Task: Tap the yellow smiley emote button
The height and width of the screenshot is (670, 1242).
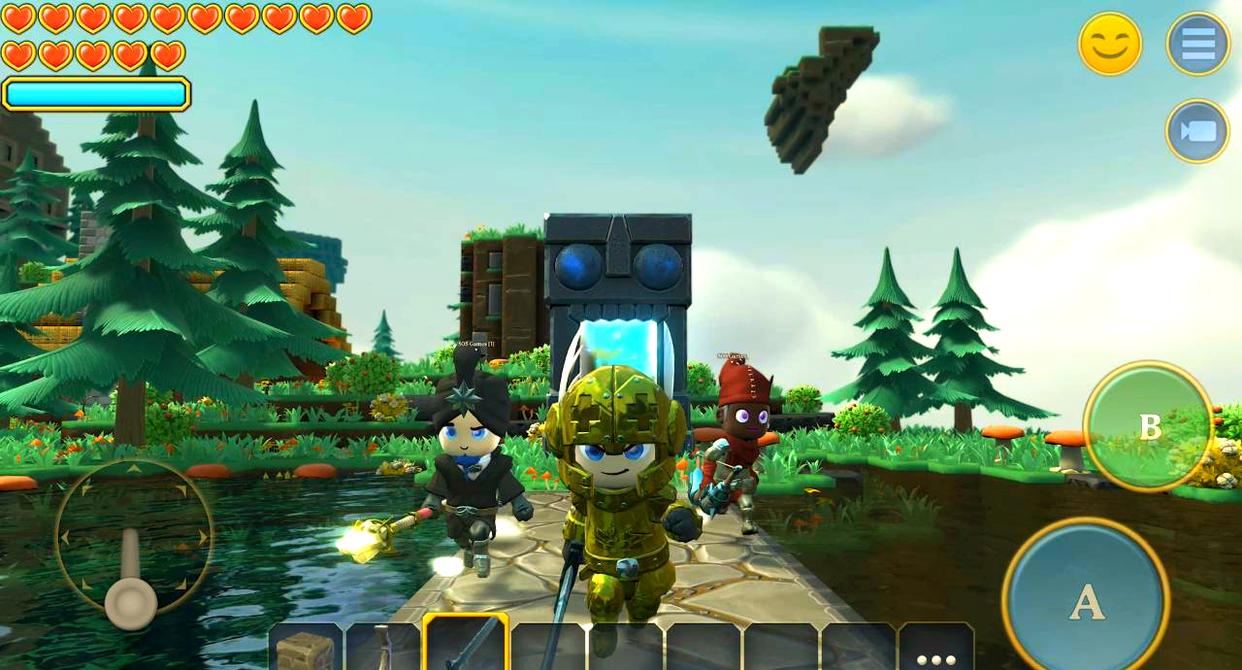Action: 1109,44
